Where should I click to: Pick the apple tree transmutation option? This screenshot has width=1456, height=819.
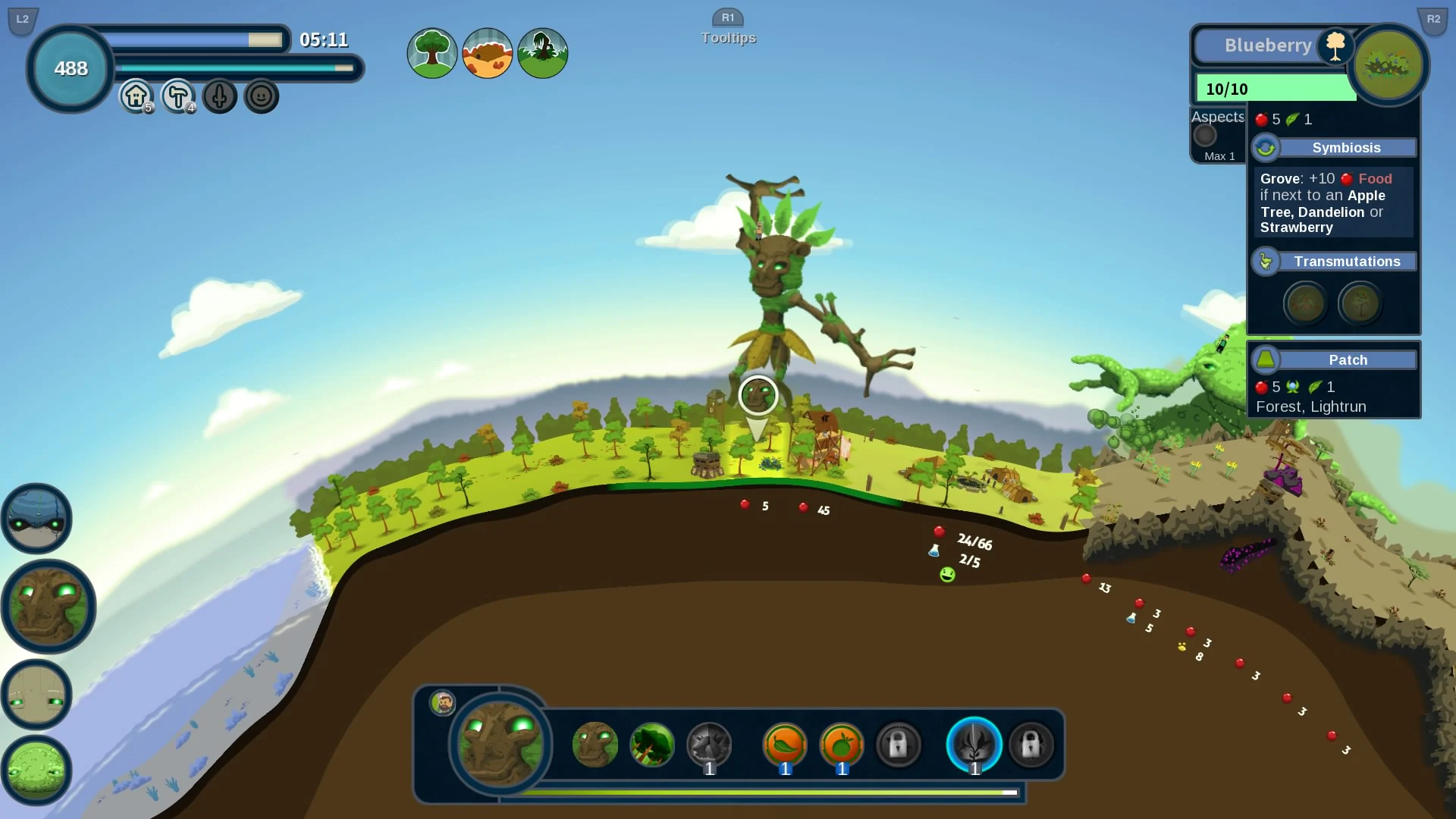[1360, 303]
